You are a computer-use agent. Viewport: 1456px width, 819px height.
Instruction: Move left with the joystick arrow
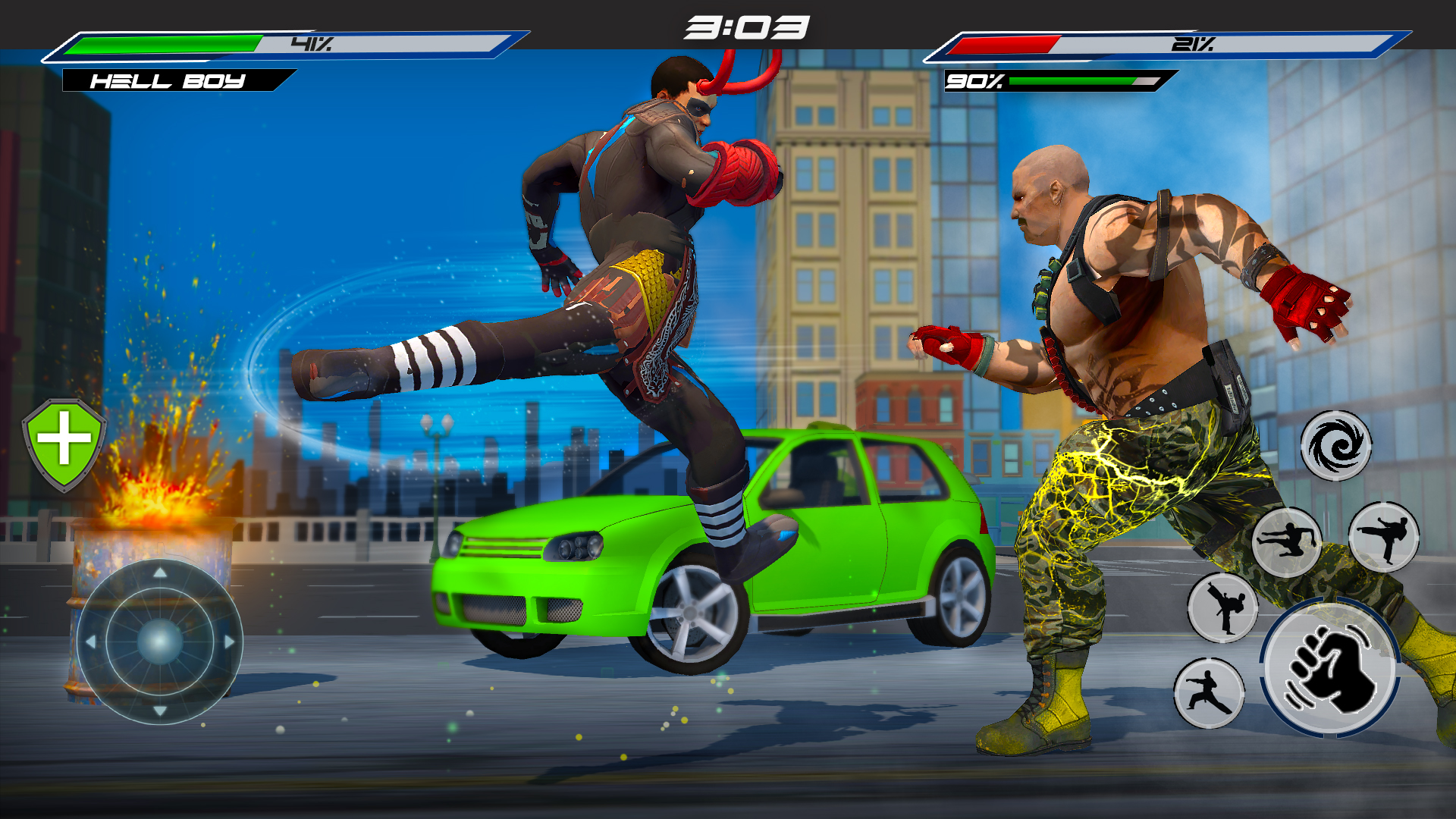(91, 642)
